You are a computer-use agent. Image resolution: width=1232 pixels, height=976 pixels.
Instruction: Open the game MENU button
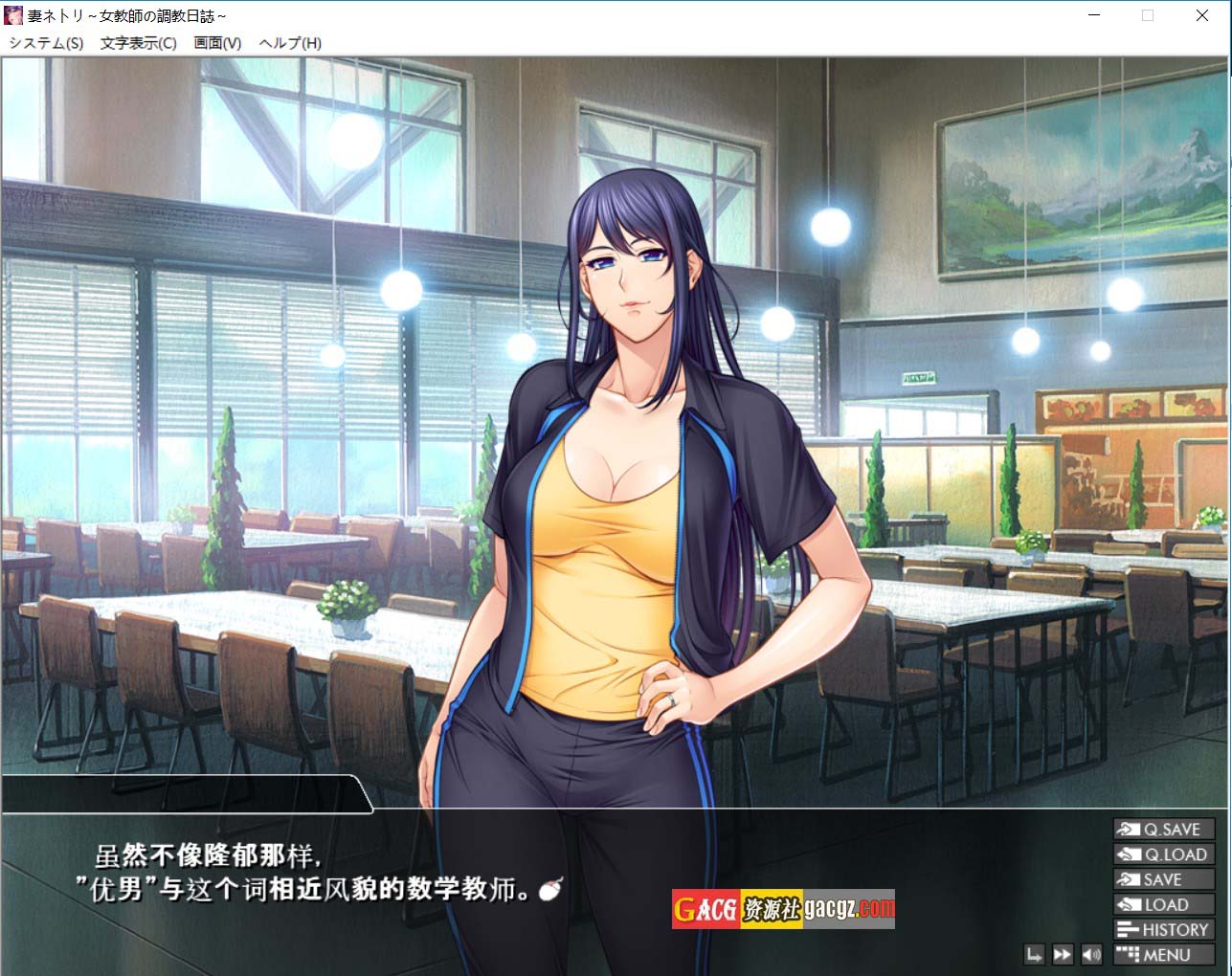[x=1163, y=954]
